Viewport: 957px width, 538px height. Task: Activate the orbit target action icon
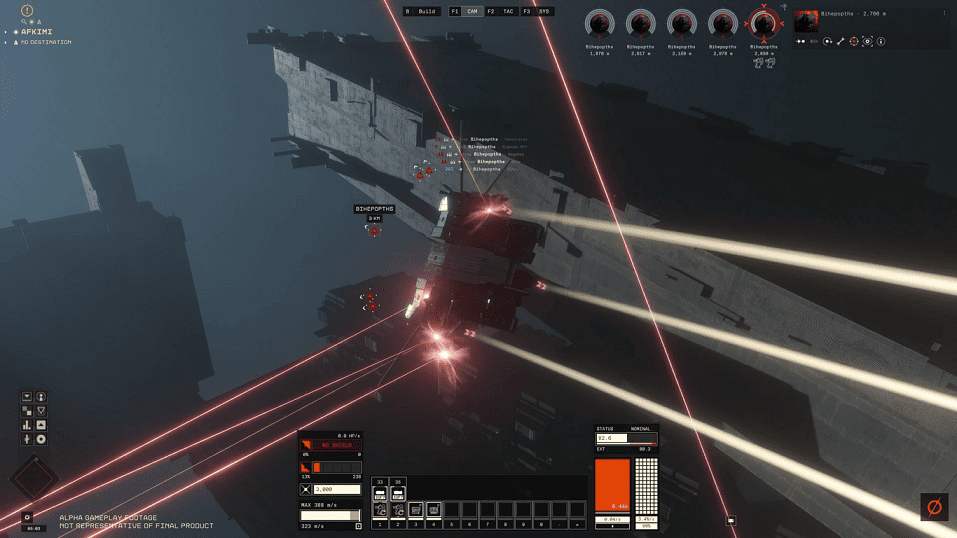pos(827,42)
